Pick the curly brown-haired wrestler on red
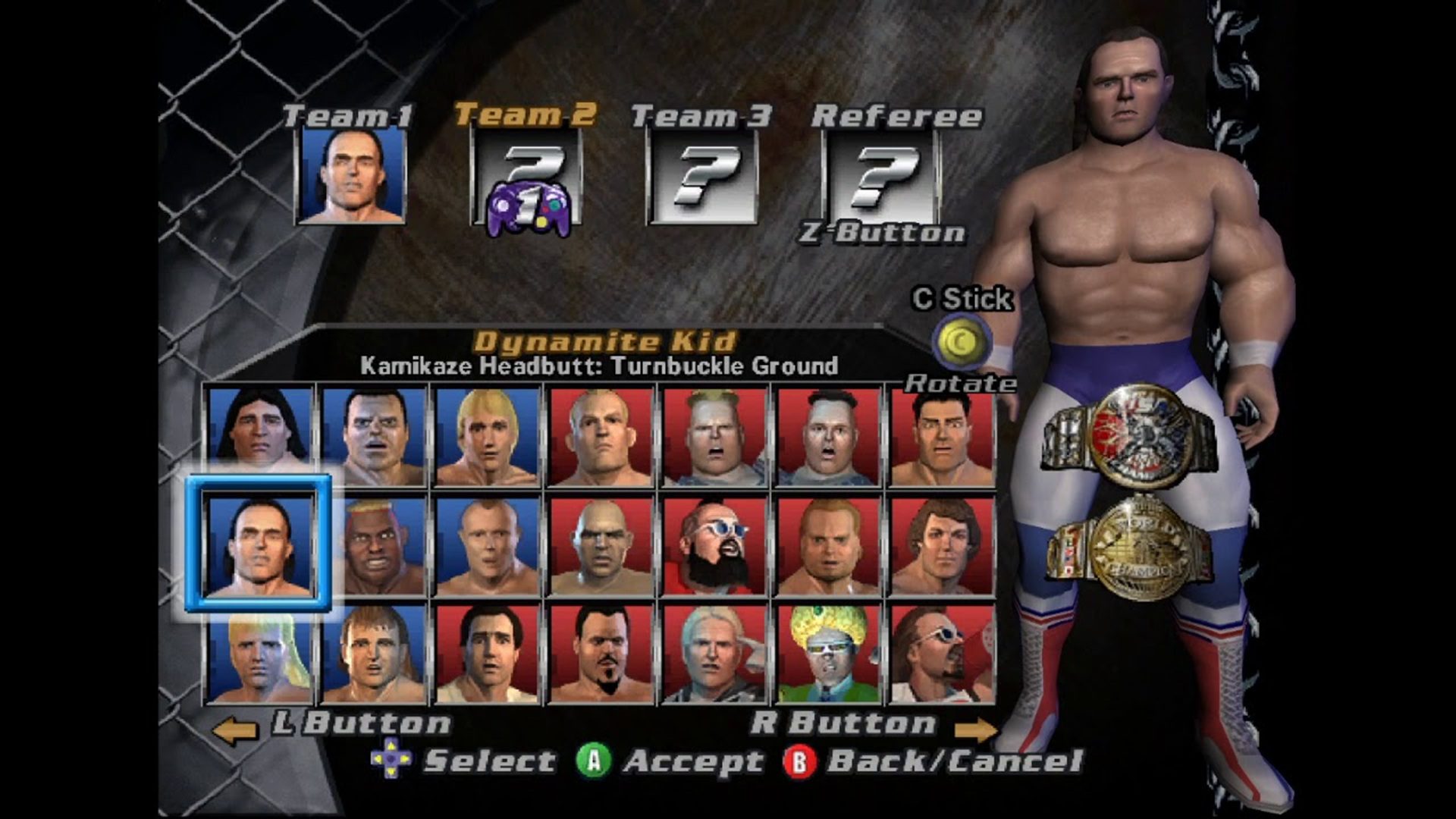This screenshot has height=819, width=1456. pyautogui.click(x=941, y=546)
